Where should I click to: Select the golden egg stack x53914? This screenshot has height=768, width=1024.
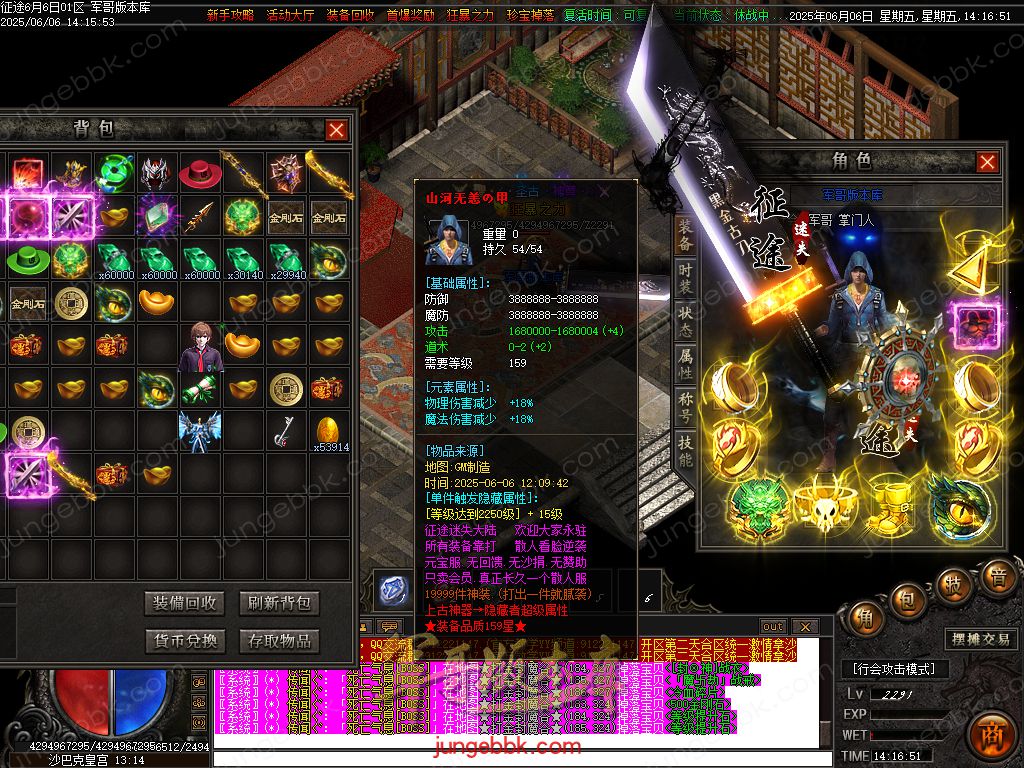(x=329, y=430)
